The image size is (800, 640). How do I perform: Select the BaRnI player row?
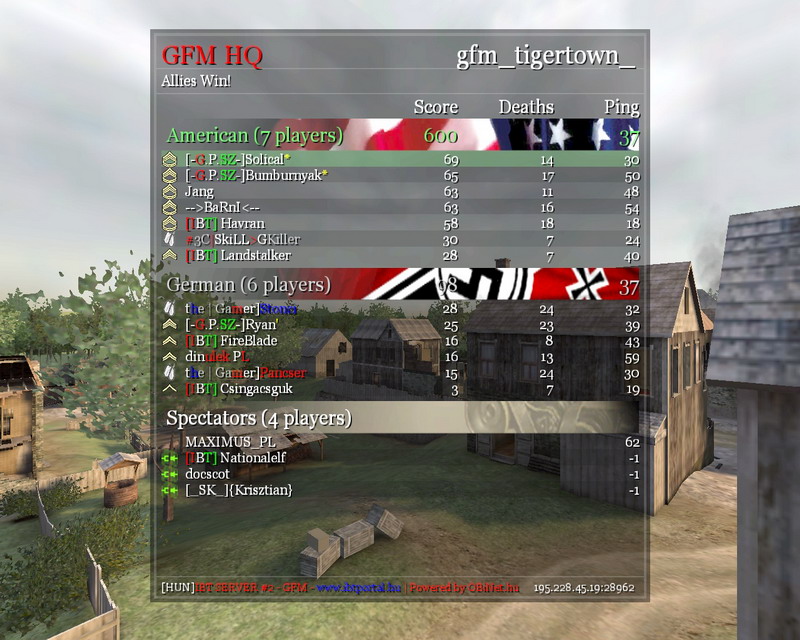400,207
